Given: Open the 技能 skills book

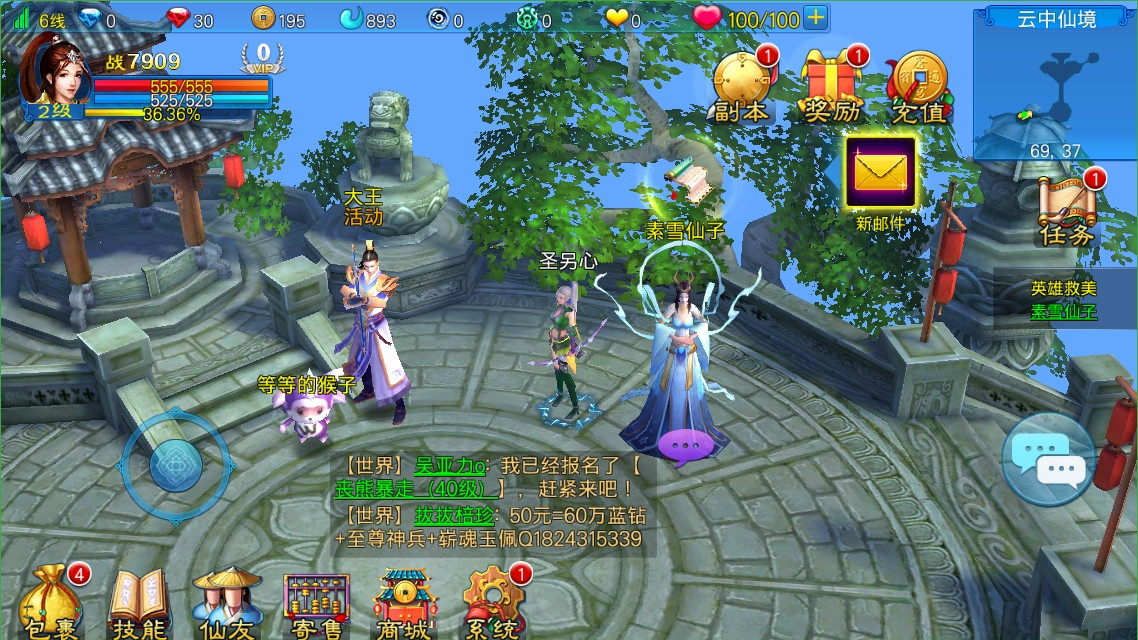Looking at the screenshot, I should click(138, 603).
